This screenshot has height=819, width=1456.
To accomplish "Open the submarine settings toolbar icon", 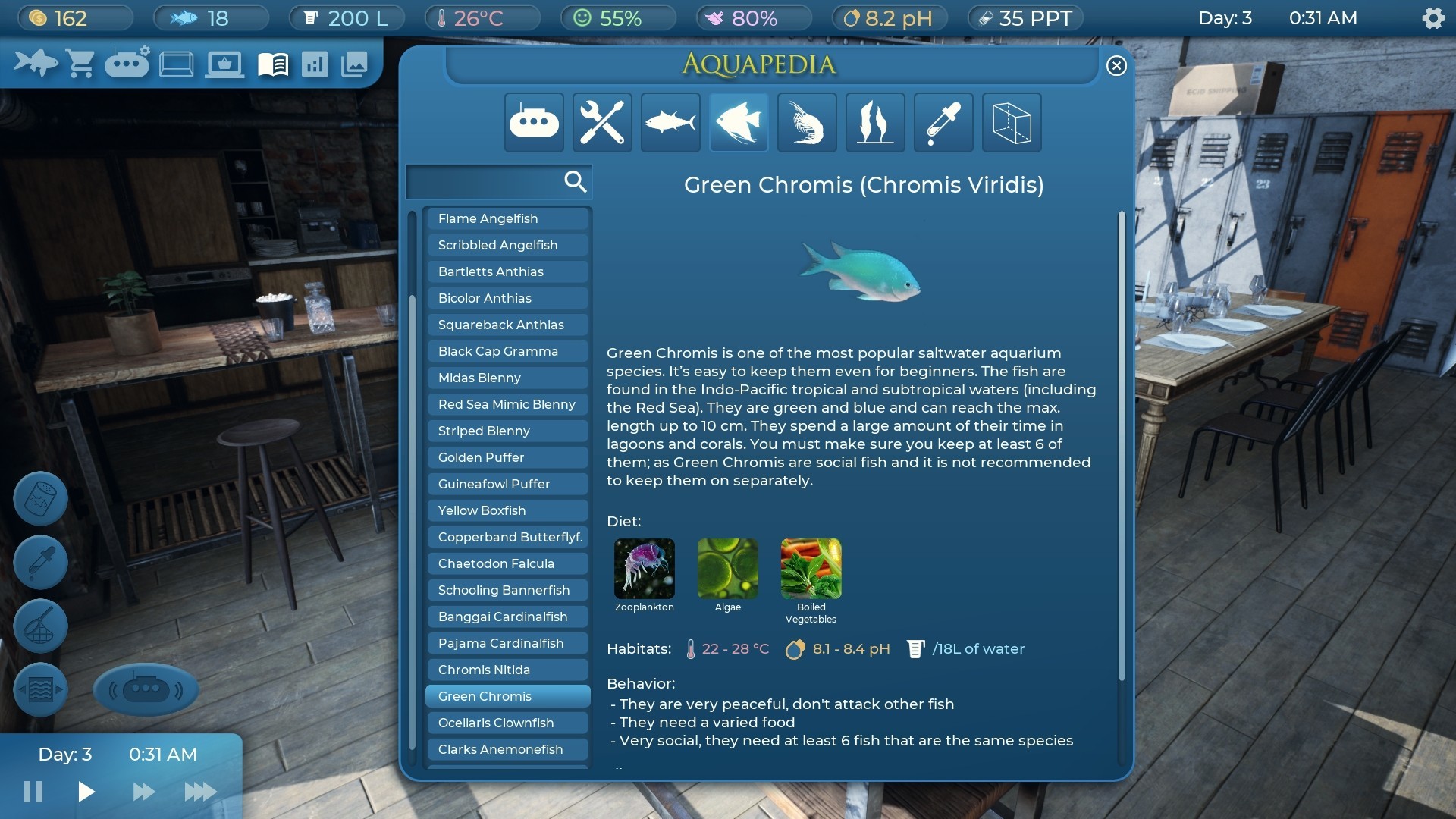I will pos(127,63).
